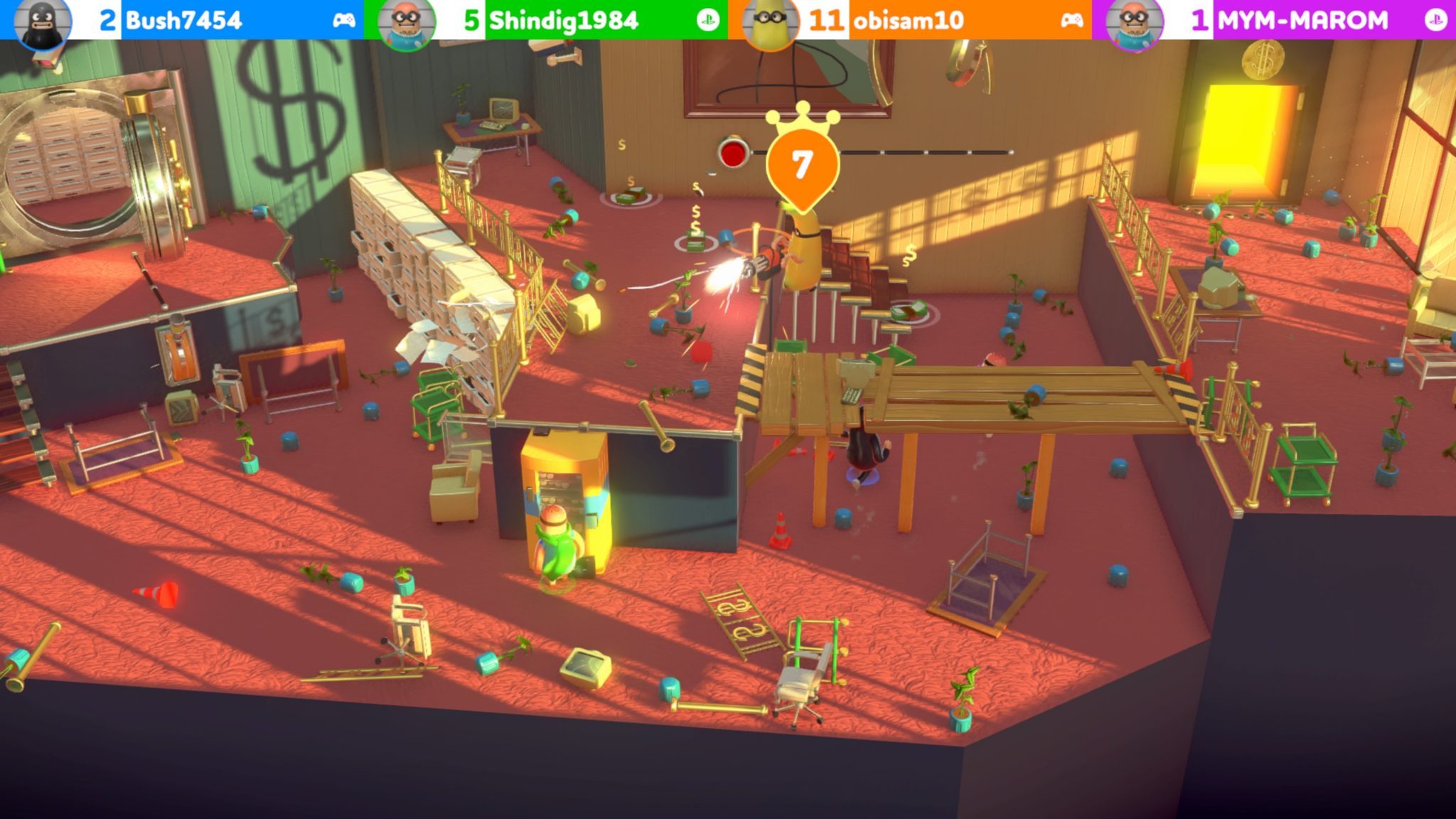Select the score number 11 for obisam10

(825, 19)
